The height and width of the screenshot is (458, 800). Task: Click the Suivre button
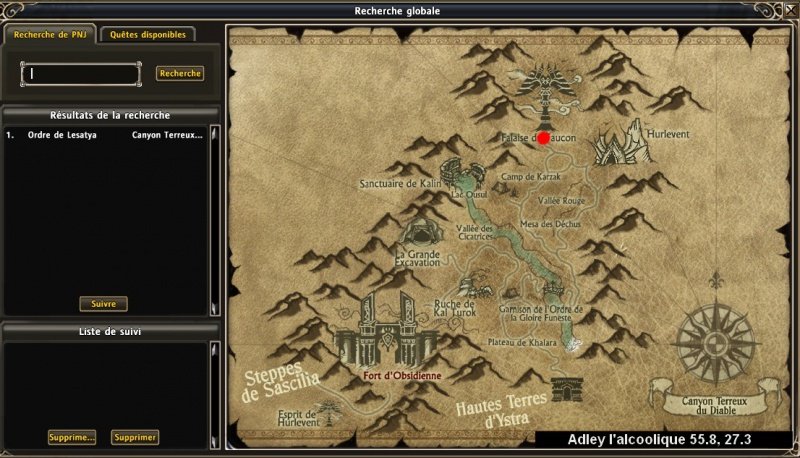coord(103,303)
